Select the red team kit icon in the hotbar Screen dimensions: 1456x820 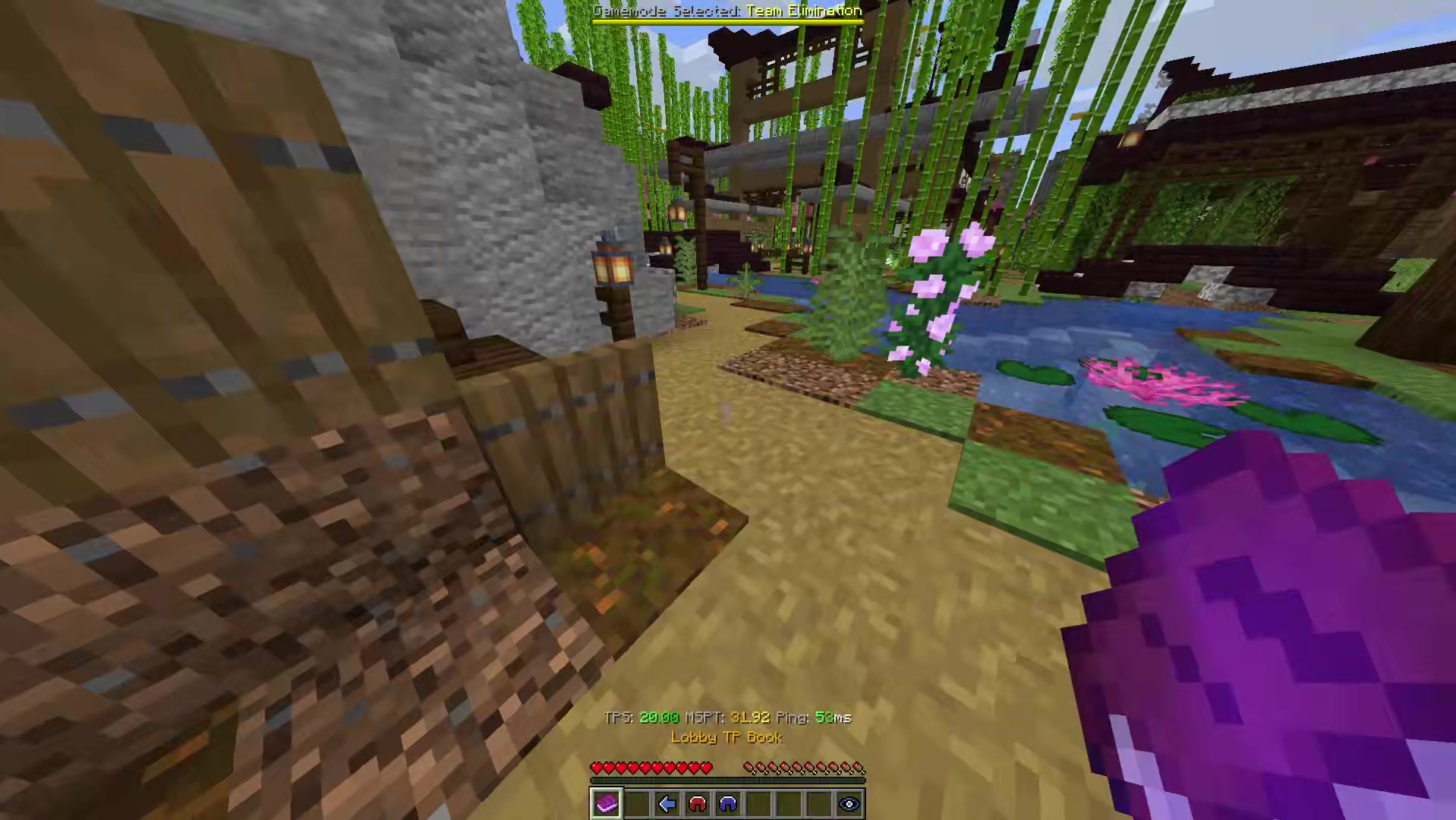pos(697,804)
